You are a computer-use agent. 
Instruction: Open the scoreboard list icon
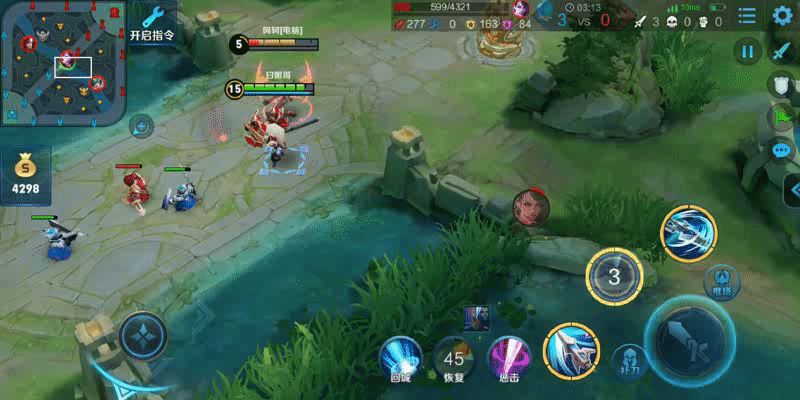[747, 16]
